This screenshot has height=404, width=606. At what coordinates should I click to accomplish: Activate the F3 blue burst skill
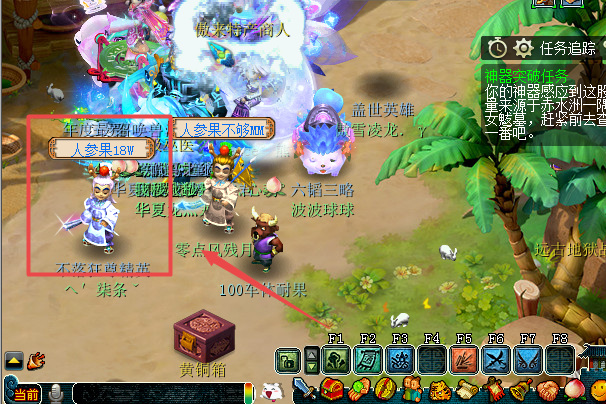(x=400, y=360)
